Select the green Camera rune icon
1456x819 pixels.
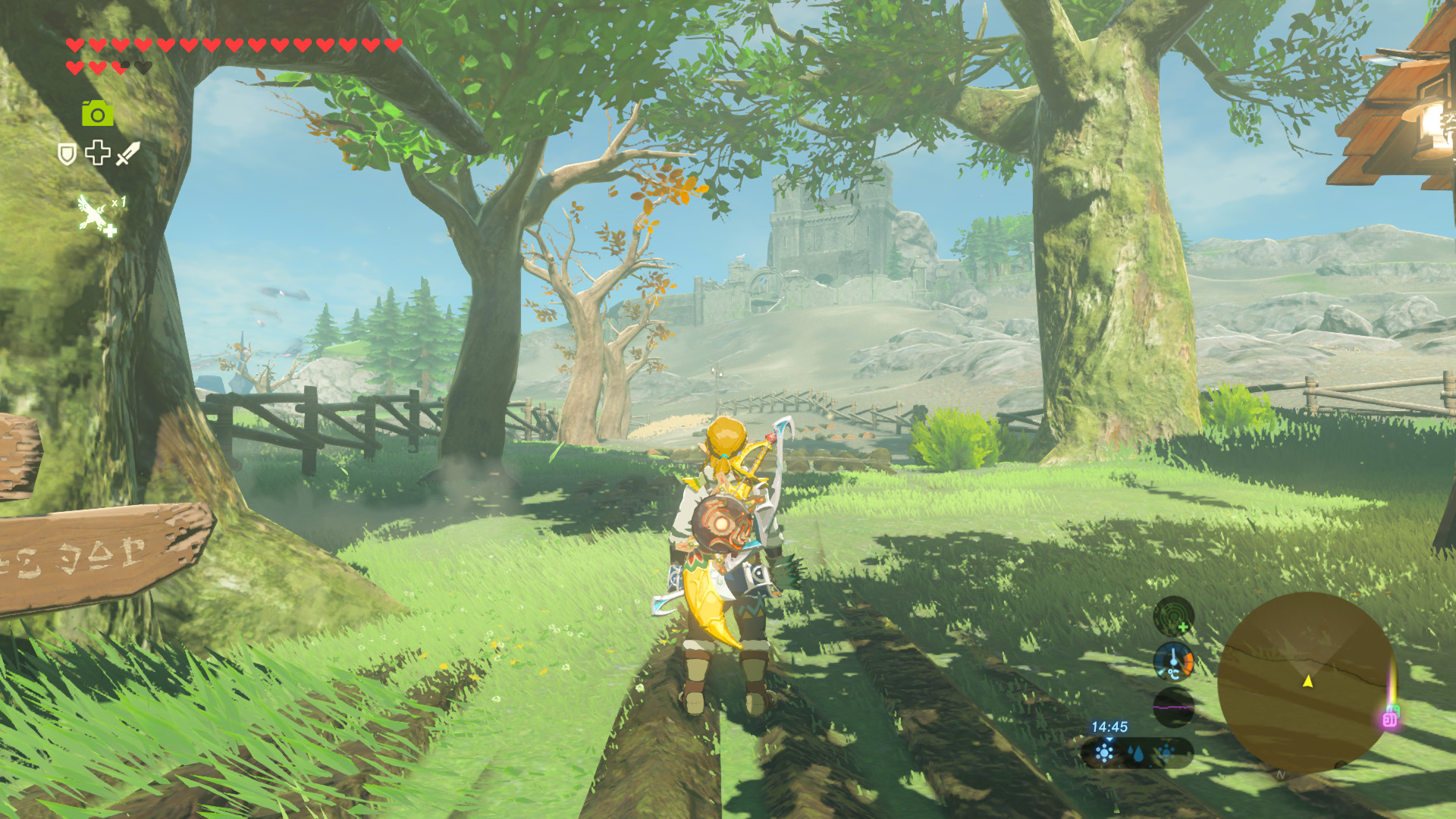pyautogui.click(x=98, y=114)
